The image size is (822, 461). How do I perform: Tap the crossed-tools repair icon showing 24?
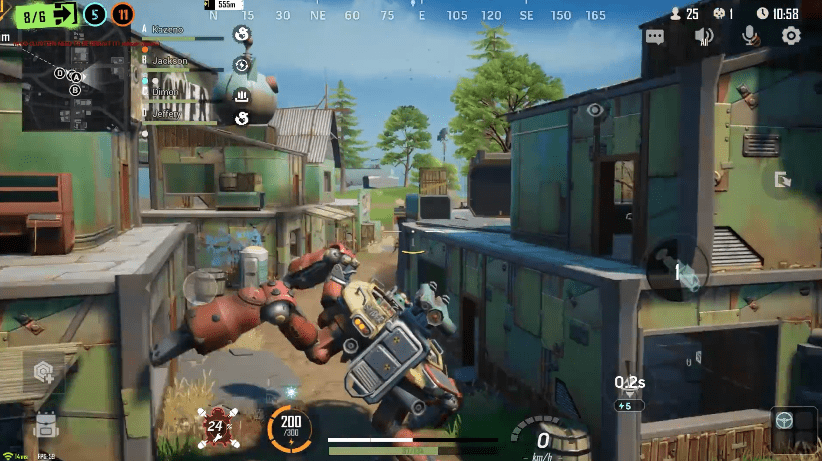click(x=217, y=426)
